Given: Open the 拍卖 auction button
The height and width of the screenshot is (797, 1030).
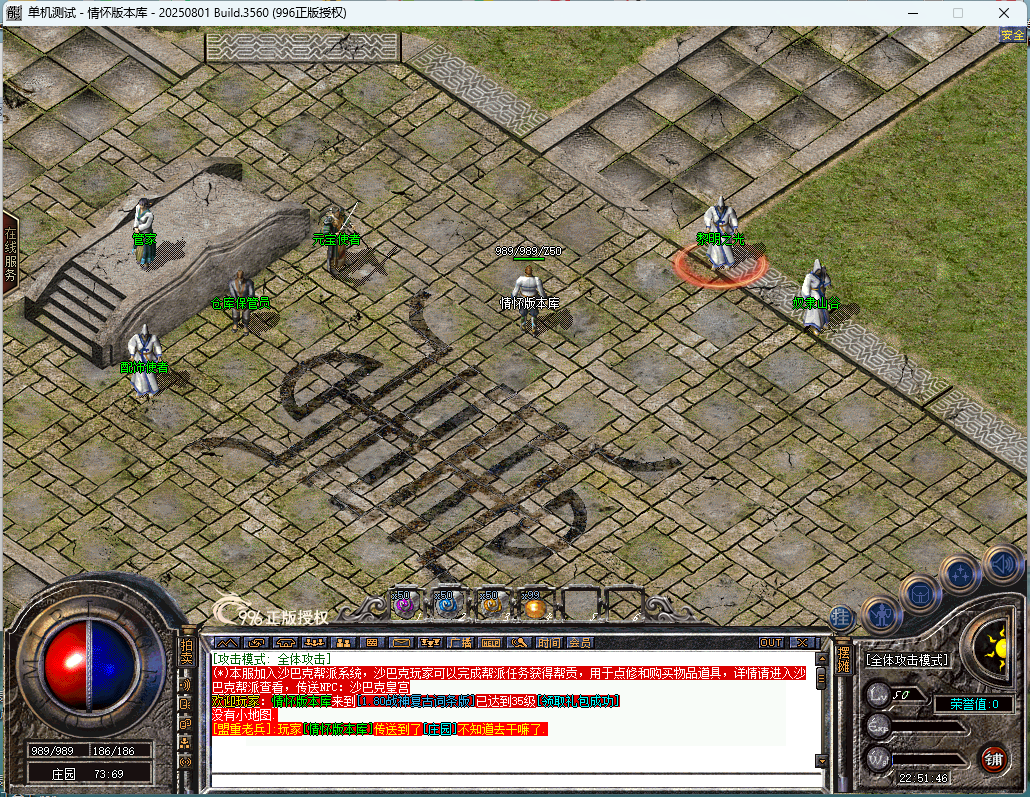Looking at the screenshot, I should pos(186,651).
